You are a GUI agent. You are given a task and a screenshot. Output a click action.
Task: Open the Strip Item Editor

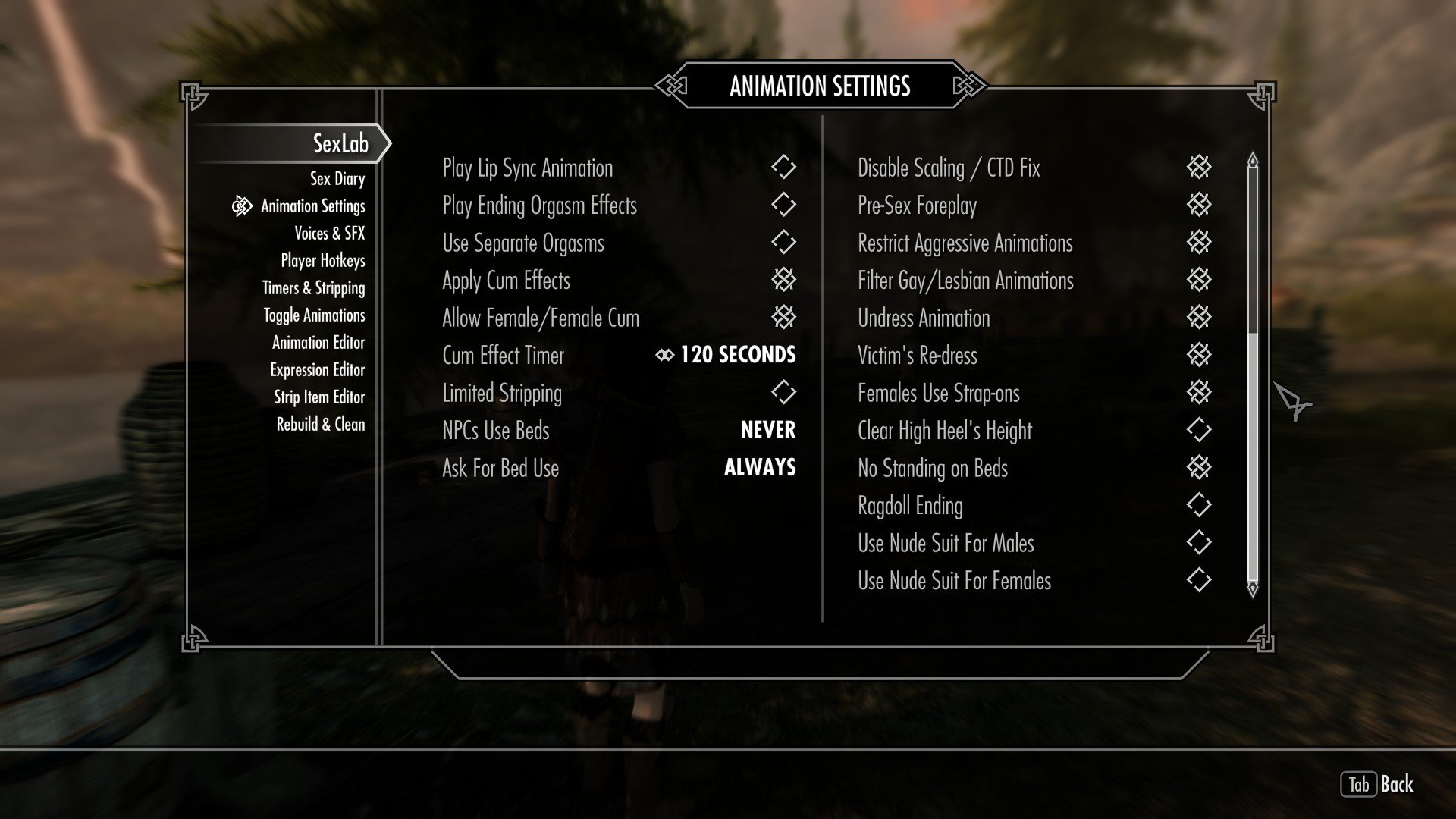318,397
